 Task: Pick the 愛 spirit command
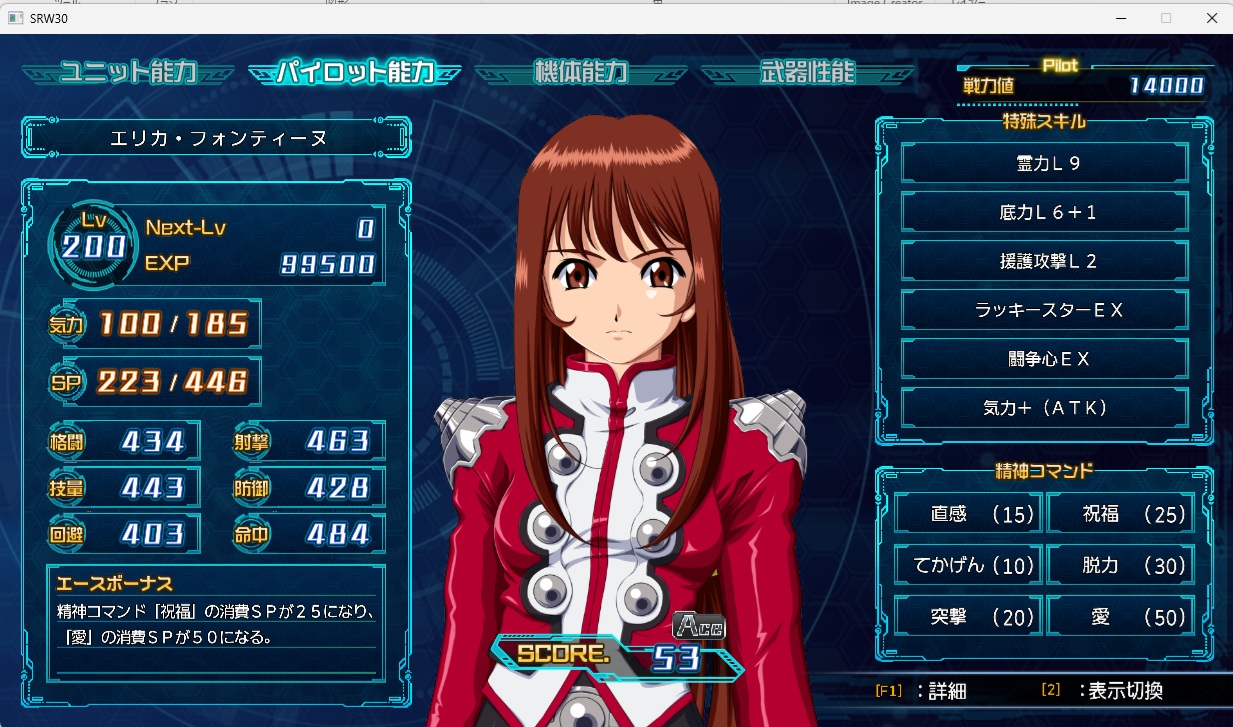(1120, 617)
